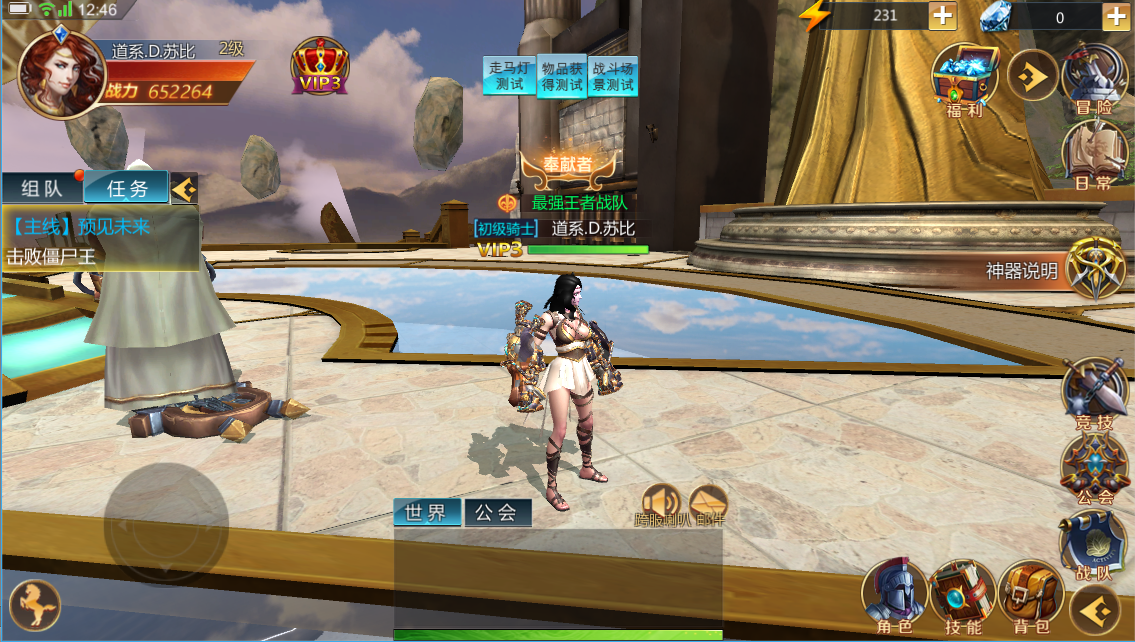Open the 福利 treasure chest rewards
1135x642 pixels.
964,80
